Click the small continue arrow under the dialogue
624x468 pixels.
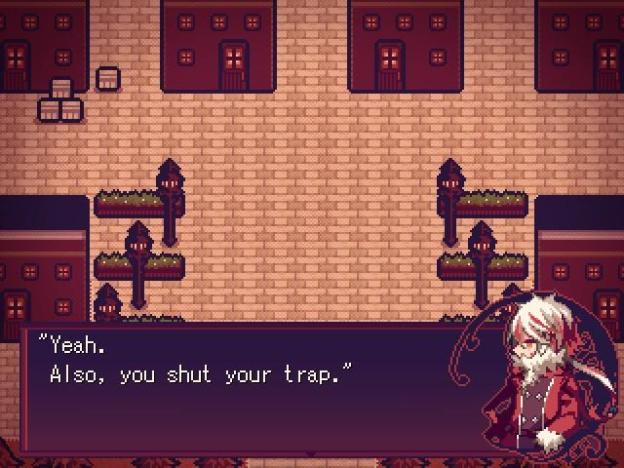click(311, 453)
